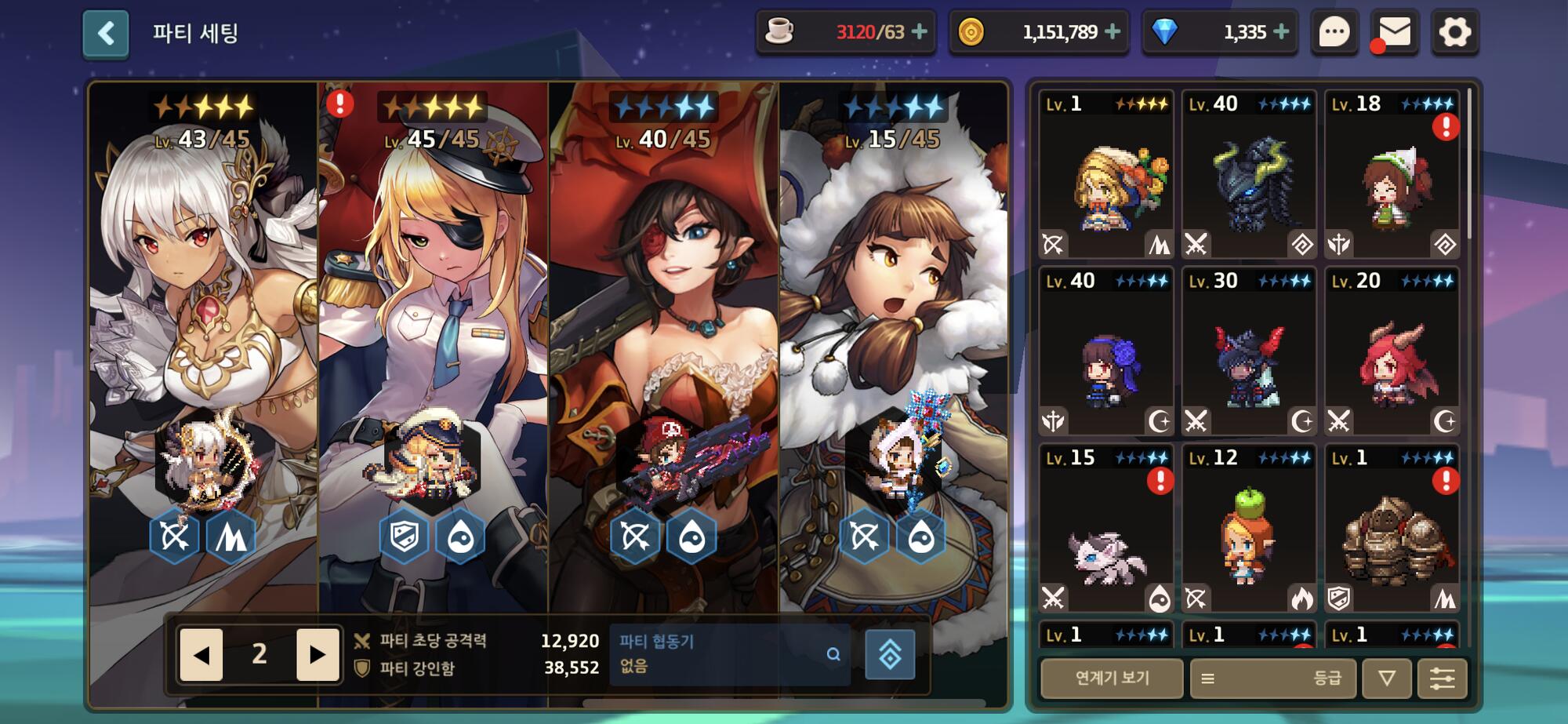This screenshot has width=1568, height=724.
Task: Select the blonde eyepatch captain party slot
Action: pos(434,314)
